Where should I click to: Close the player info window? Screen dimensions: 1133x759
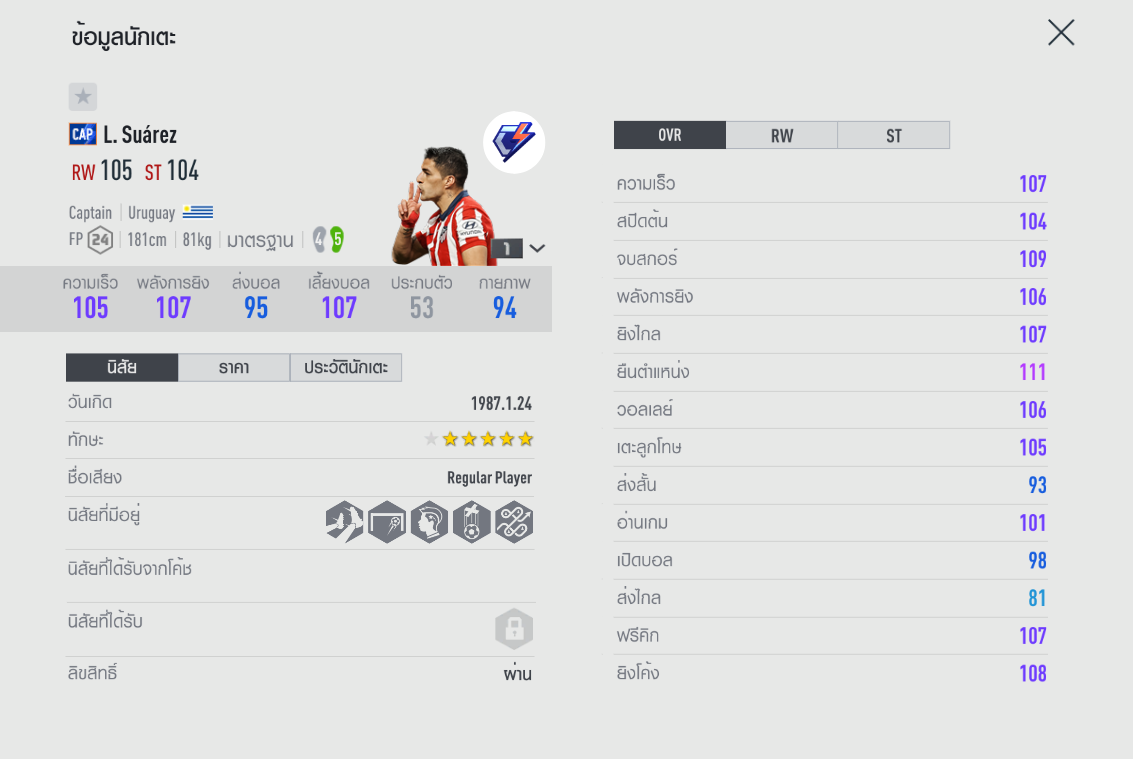tap(1060, 33)
